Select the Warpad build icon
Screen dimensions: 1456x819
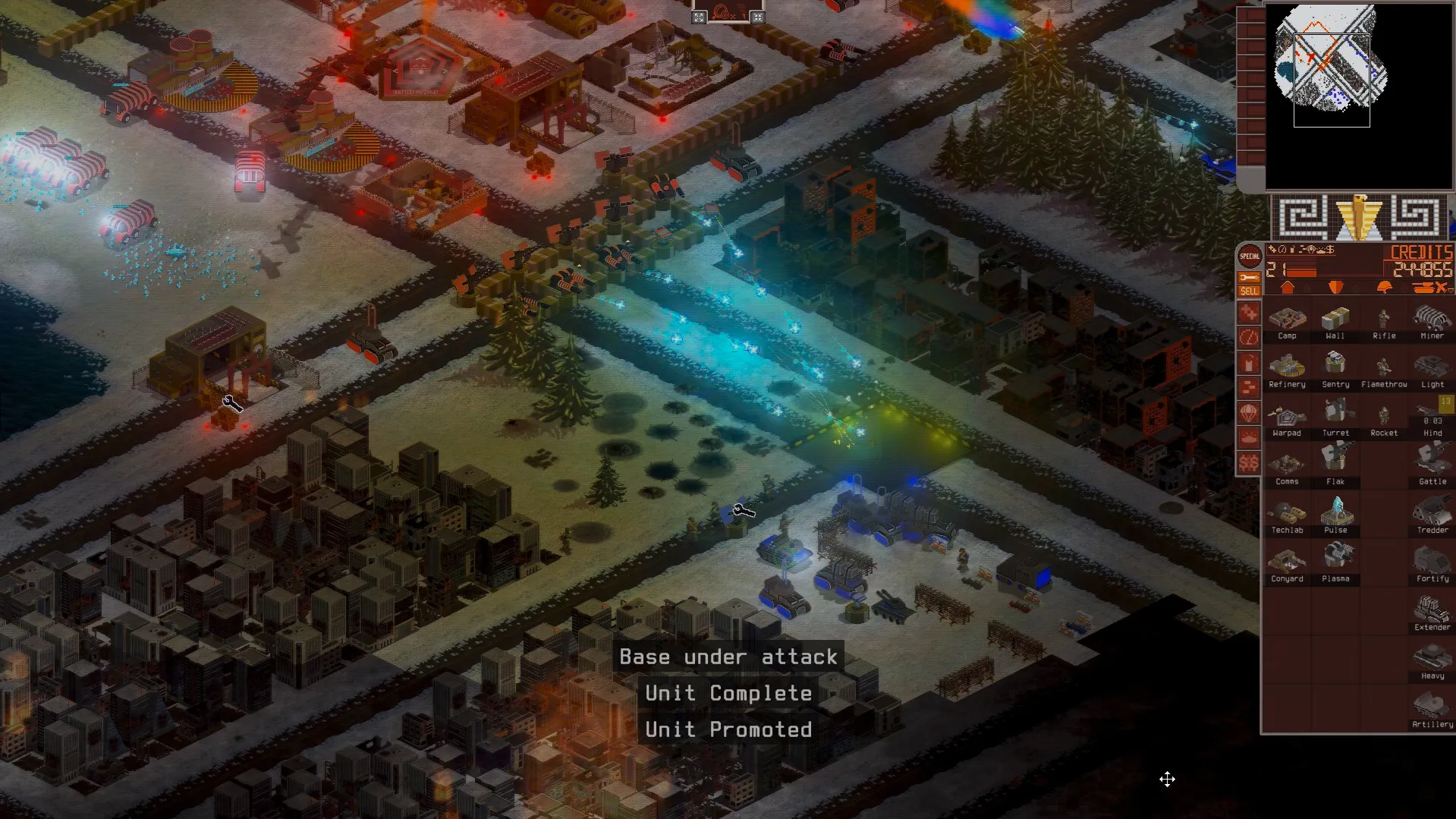click(1288, 416)
